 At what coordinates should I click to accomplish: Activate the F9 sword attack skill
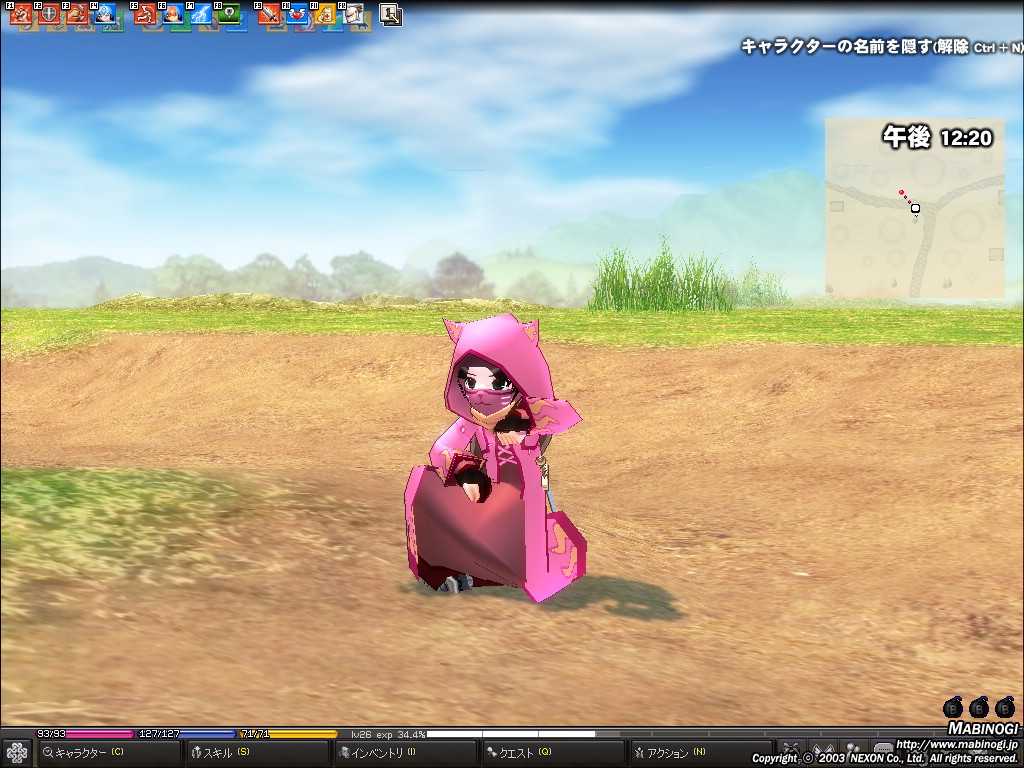269,15
